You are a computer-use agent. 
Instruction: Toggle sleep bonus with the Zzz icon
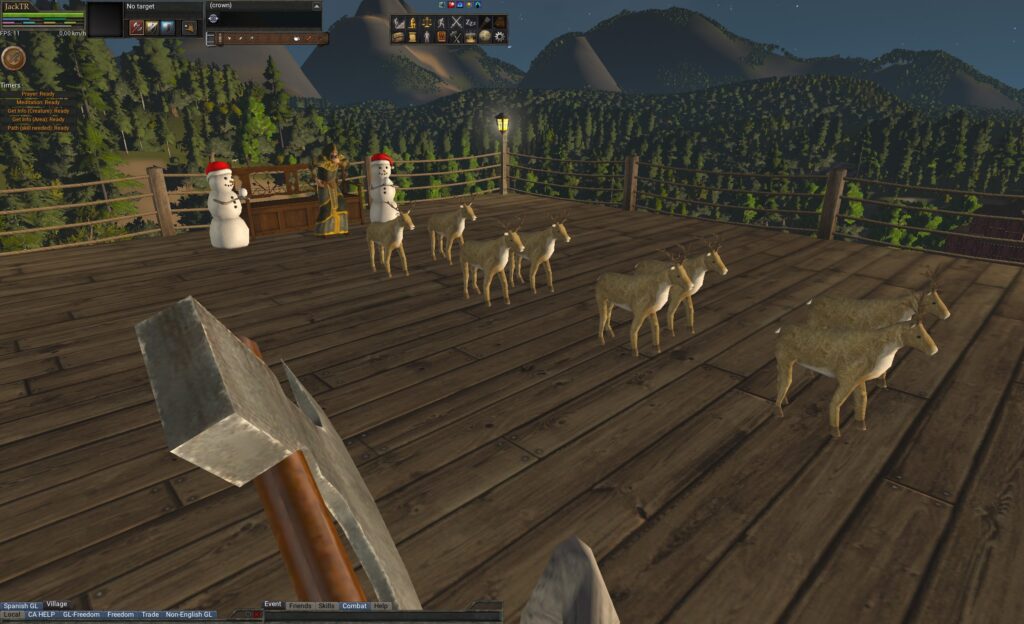click(470, 22)
